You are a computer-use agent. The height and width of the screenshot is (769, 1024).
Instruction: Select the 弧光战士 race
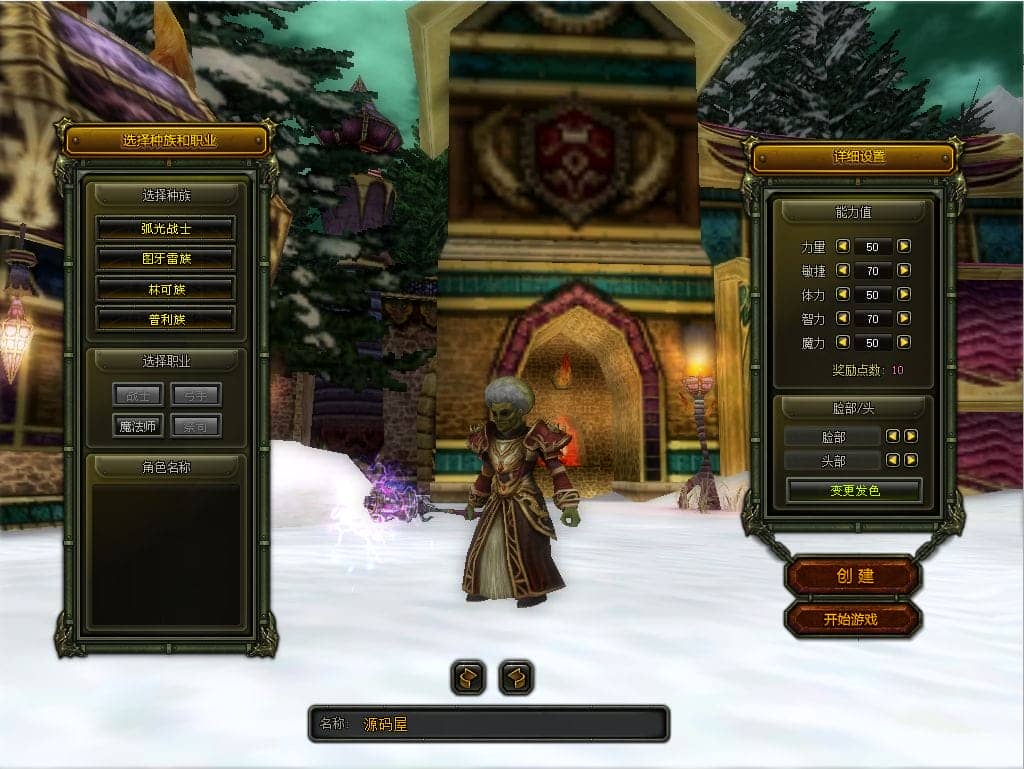165,228
